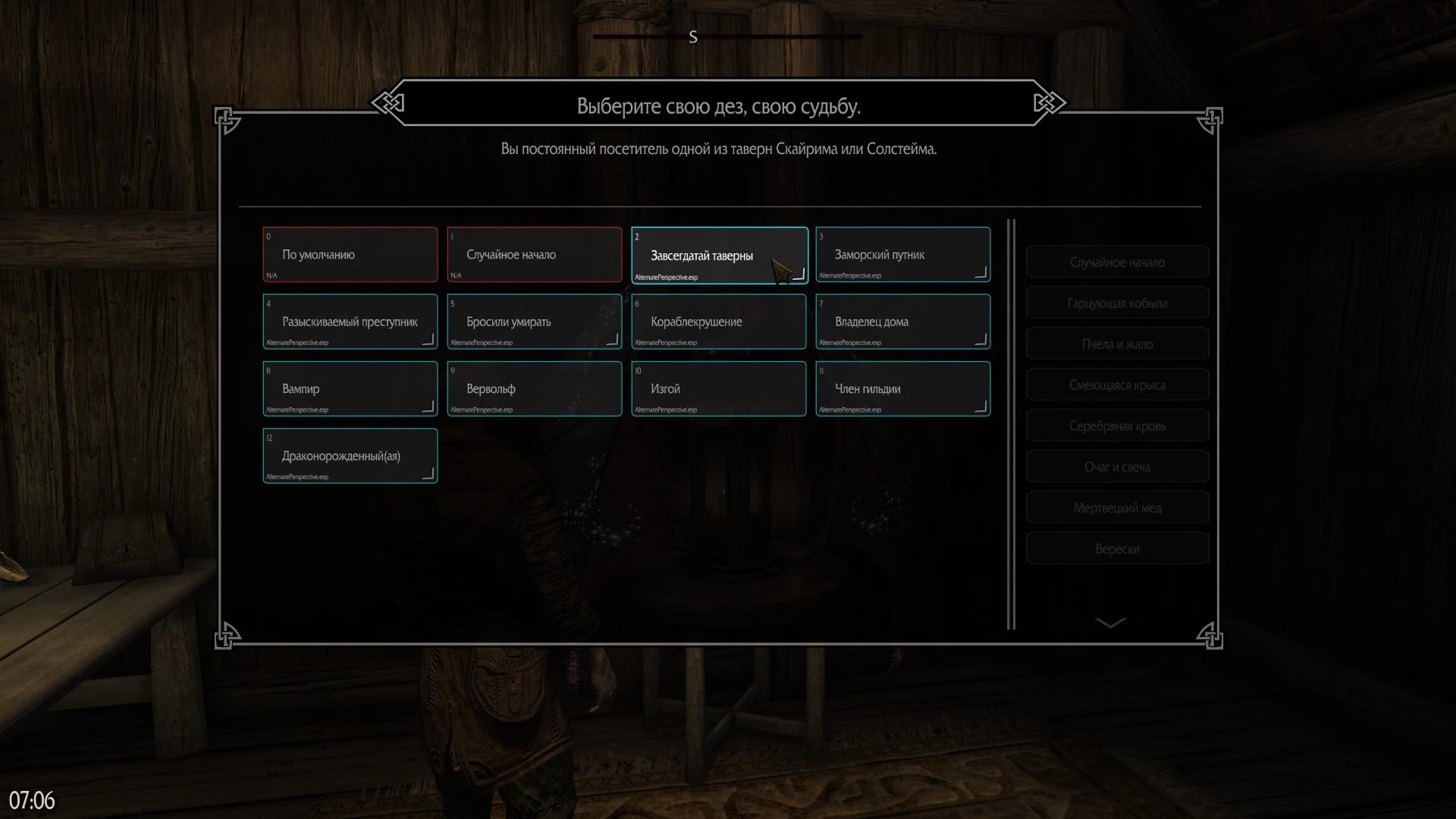Click the down arrow below the tavern list
Screen dimensions: 1456x819
click(1111, 623)
